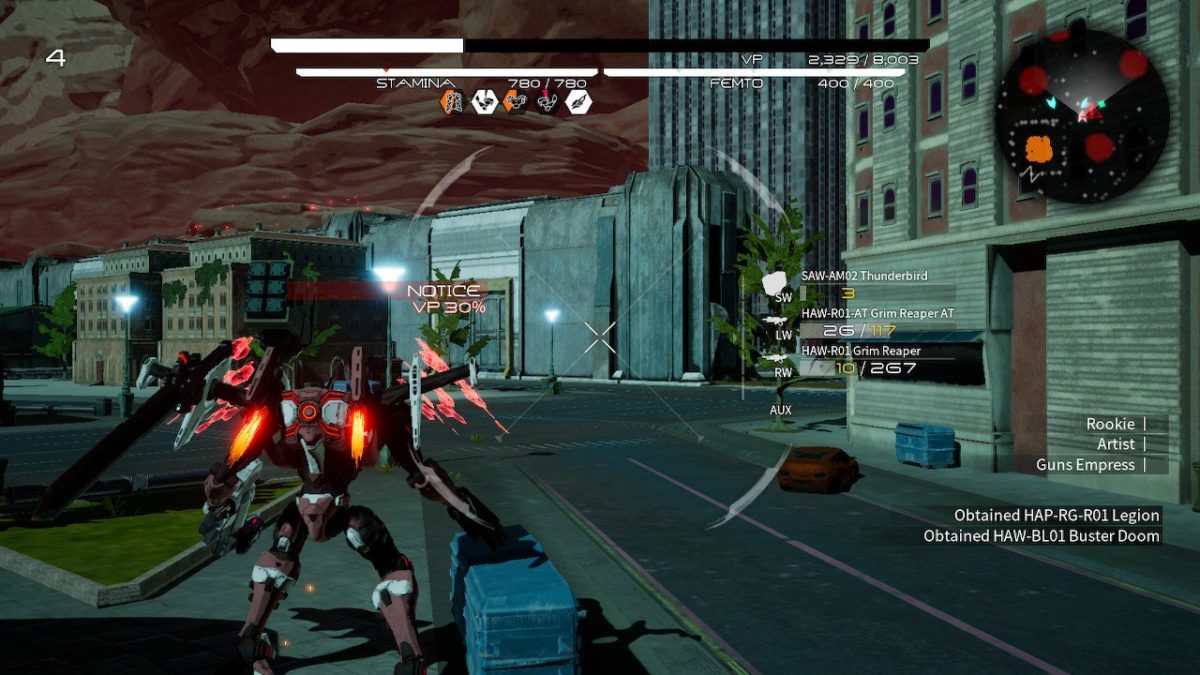Viewport: 1200px width, 675px height.
Task: Select the HAW-R01 Grim Reaper right weapon
Action: pos(861,351)
